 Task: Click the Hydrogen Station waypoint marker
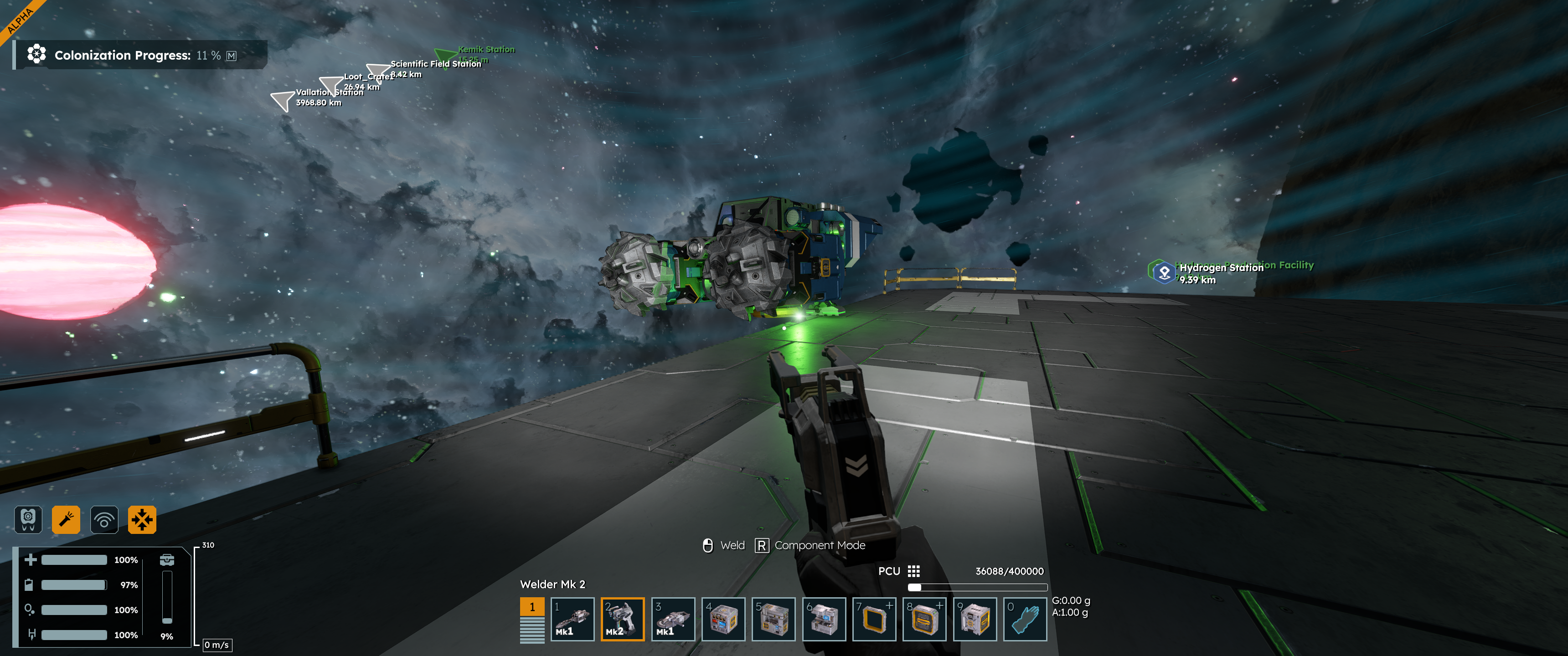tap(1164, 272)
